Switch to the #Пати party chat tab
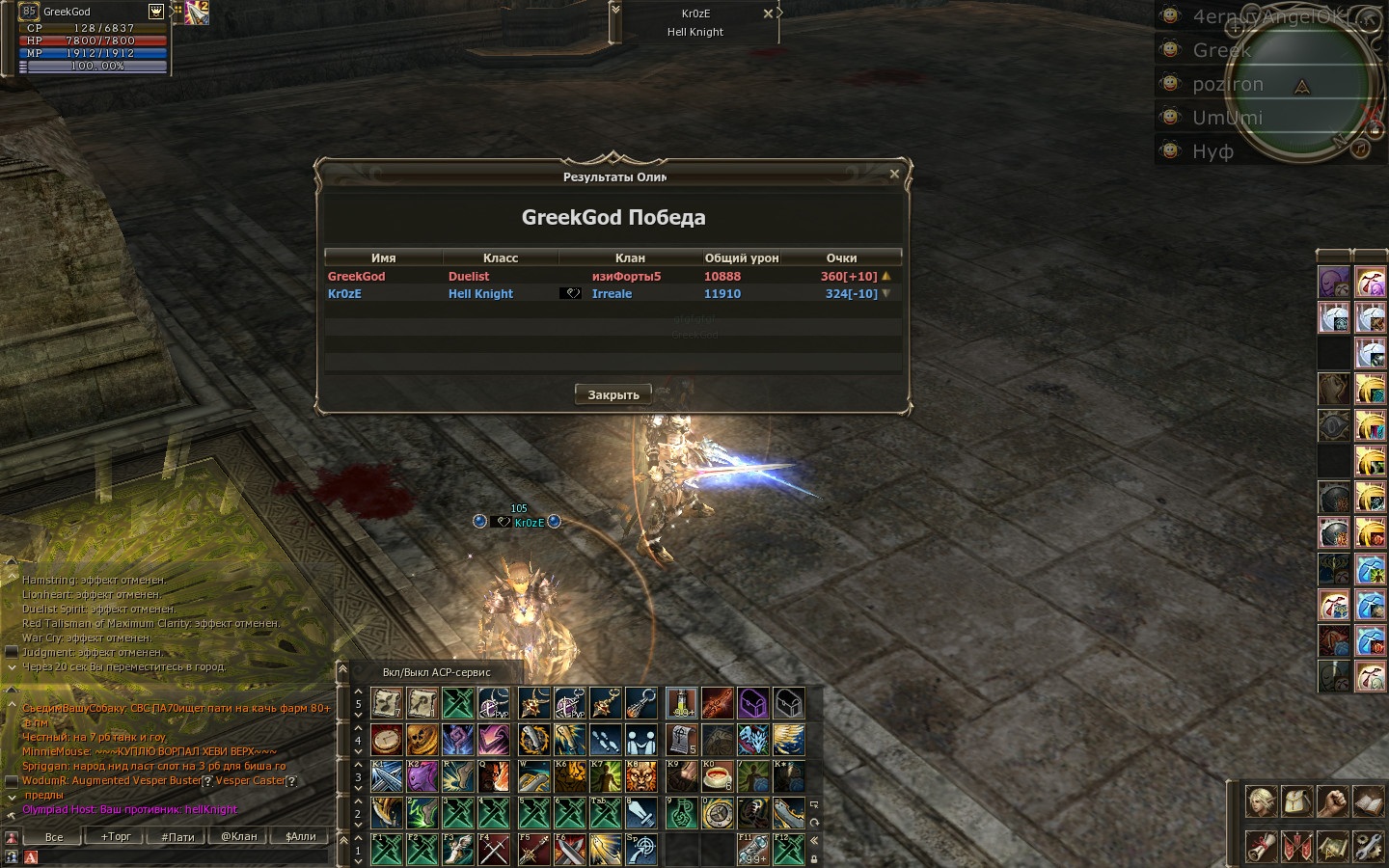The image size is (1389, 868). point(177,837)
